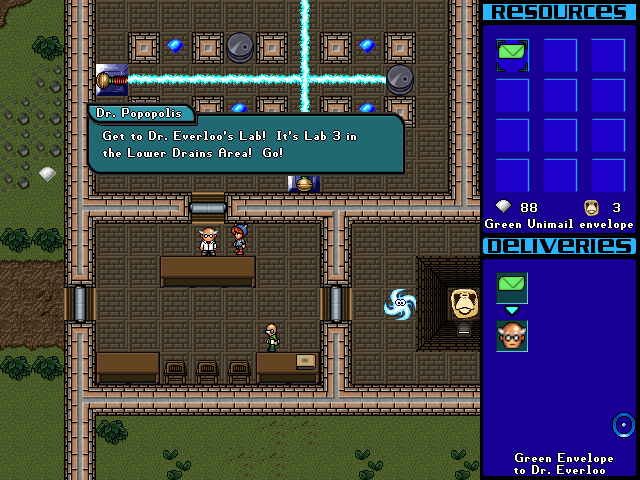Select the green envelope in the Resources grid
Image resolution: width=640 pixels, height=480 pixels.
(x=512, y=56)
